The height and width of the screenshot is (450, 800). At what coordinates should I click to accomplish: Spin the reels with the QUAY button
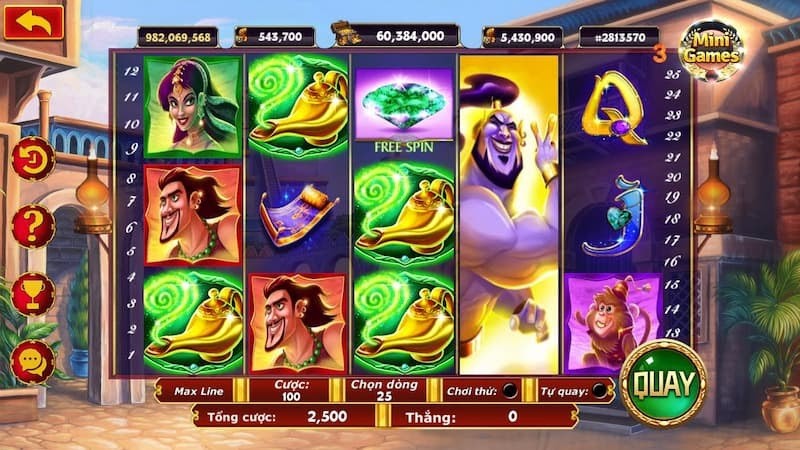tap(662, 382)
